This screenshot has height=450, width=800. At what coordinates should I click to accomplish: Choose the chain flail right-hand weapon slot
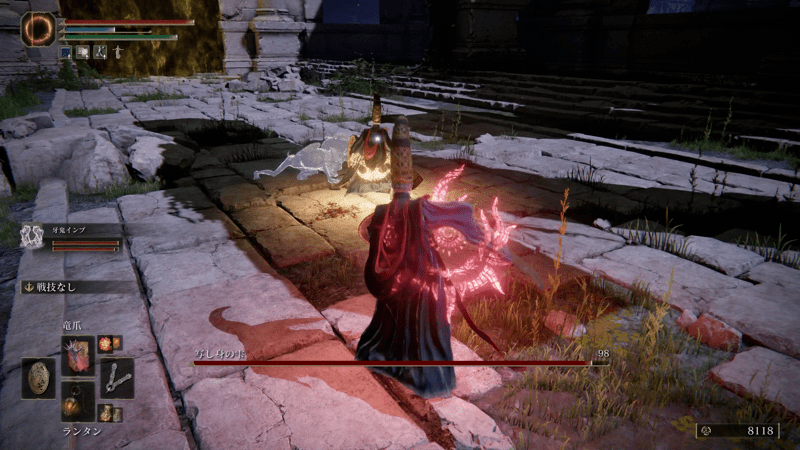pos(116,378)
